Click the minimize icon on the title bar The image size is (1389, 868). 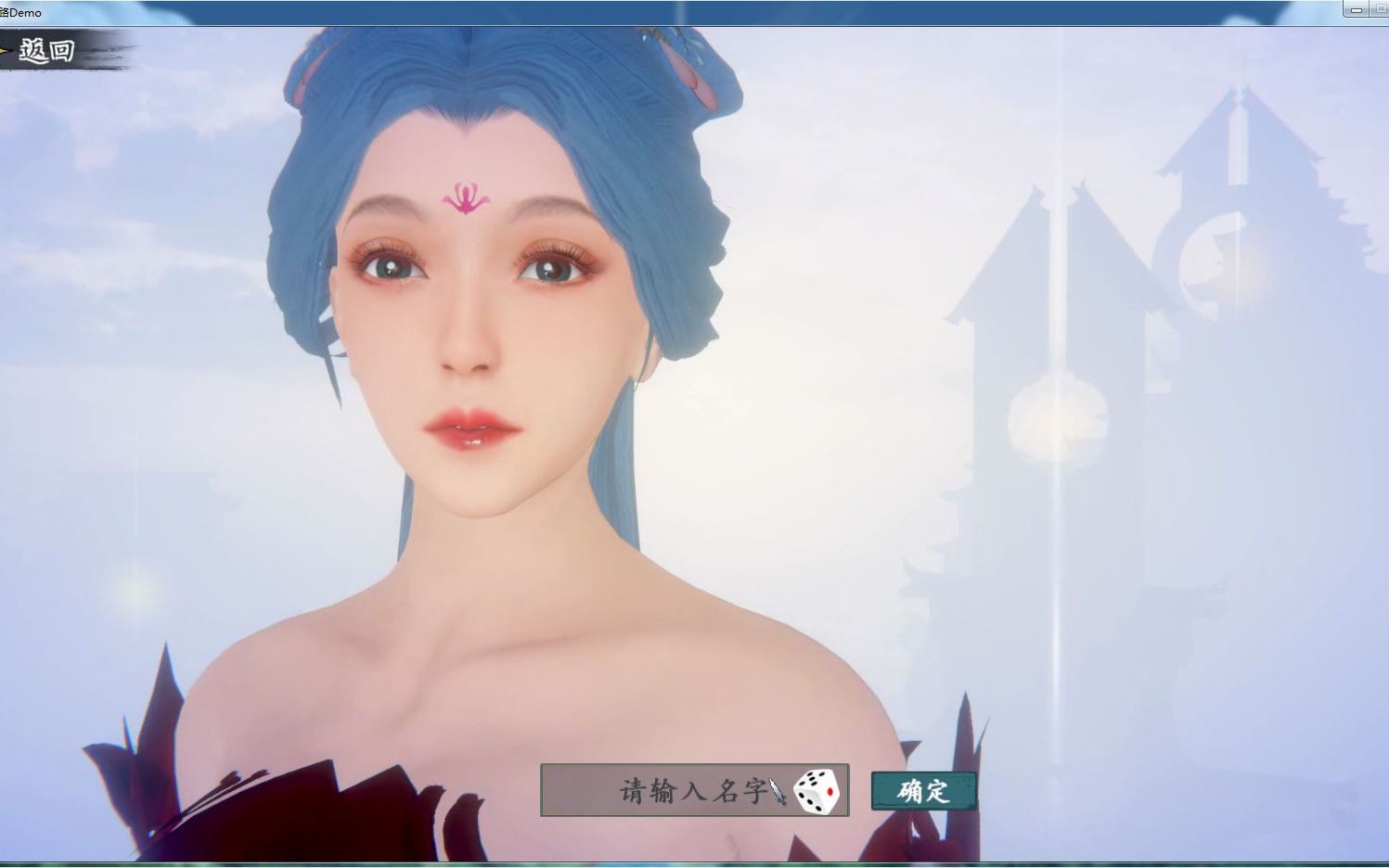[x=1357, y=10]
